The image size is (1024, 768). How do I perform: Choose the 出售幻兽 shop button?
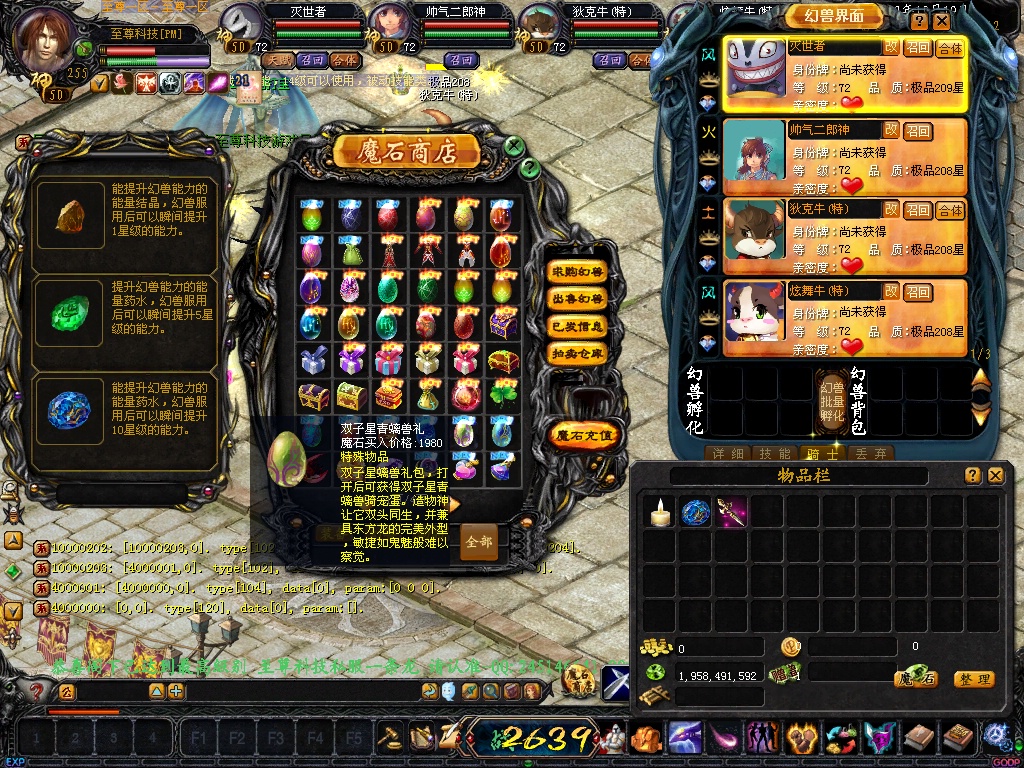click(578, 299)
